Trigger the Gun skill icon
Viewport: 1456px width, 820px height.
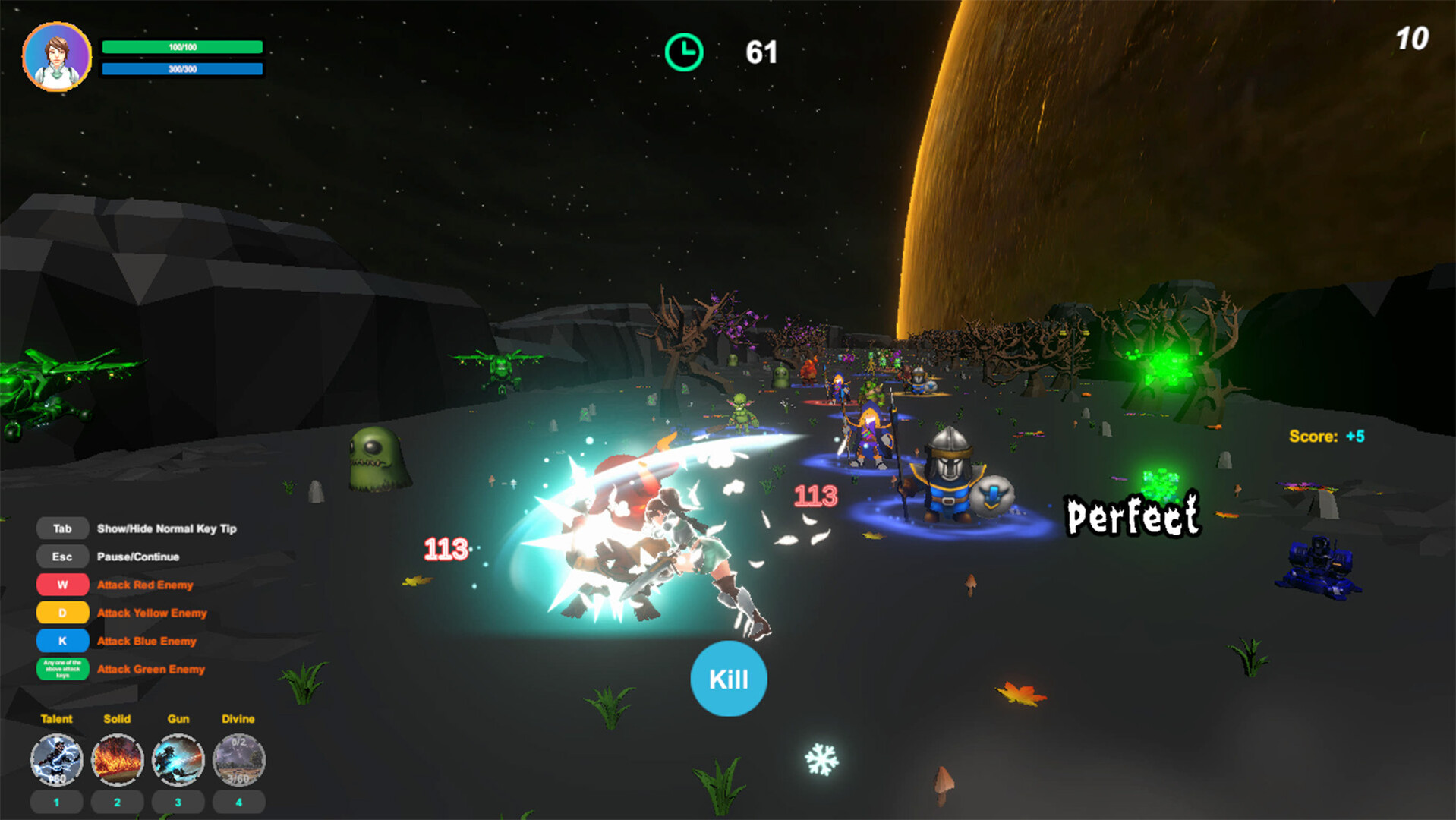coord(178,759)
